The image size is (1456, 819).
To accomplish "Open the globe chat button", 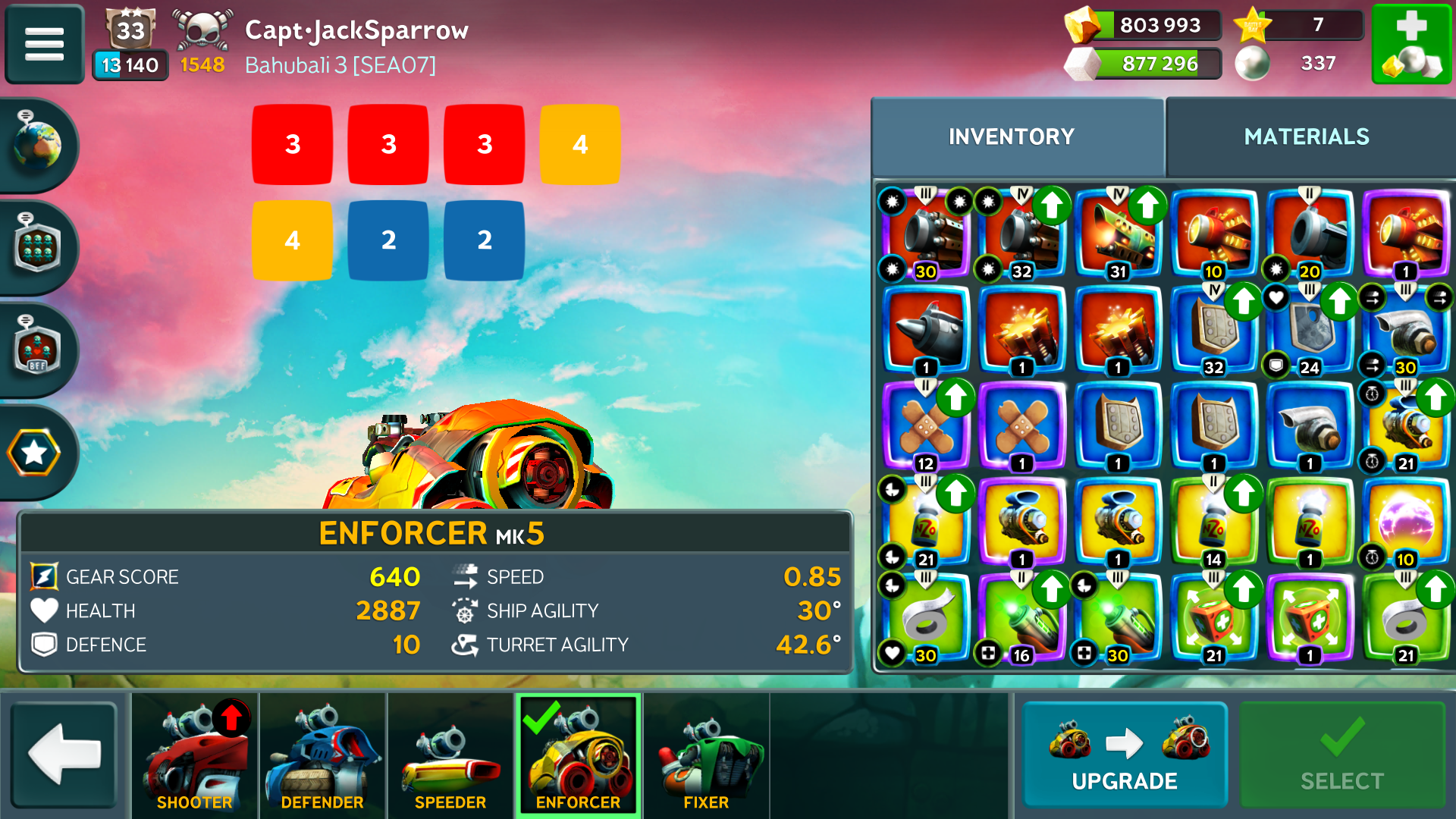I will (x=36, y=144).
